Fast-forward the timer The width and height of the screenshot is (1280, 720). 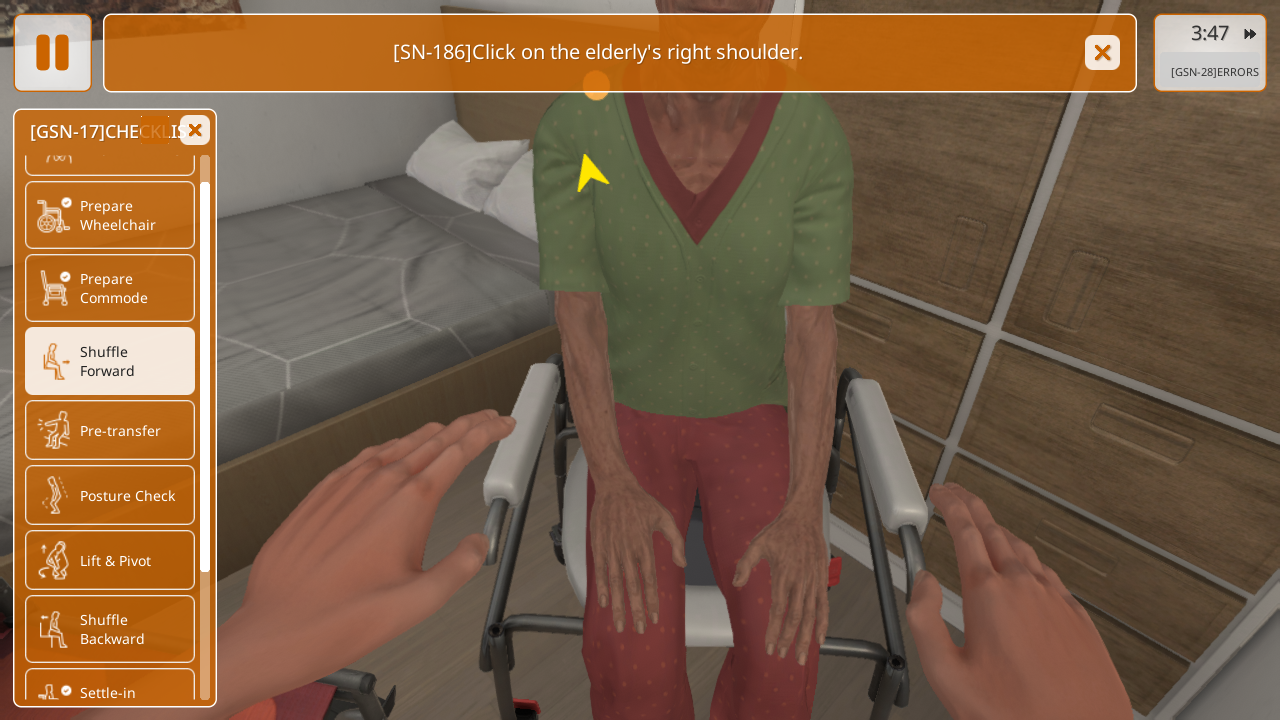click(1250, 34)
